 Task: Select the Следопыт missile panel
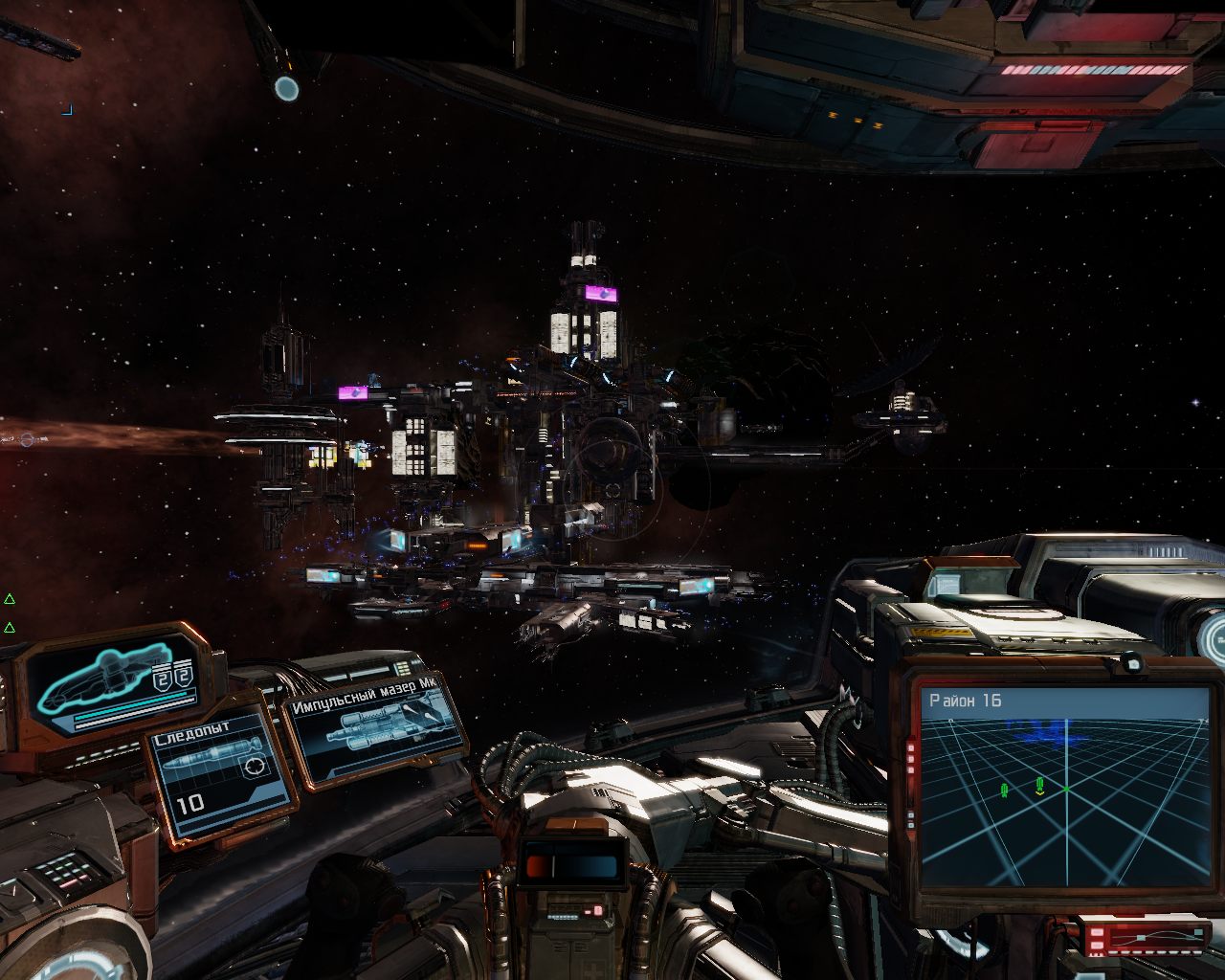[216, 773]
